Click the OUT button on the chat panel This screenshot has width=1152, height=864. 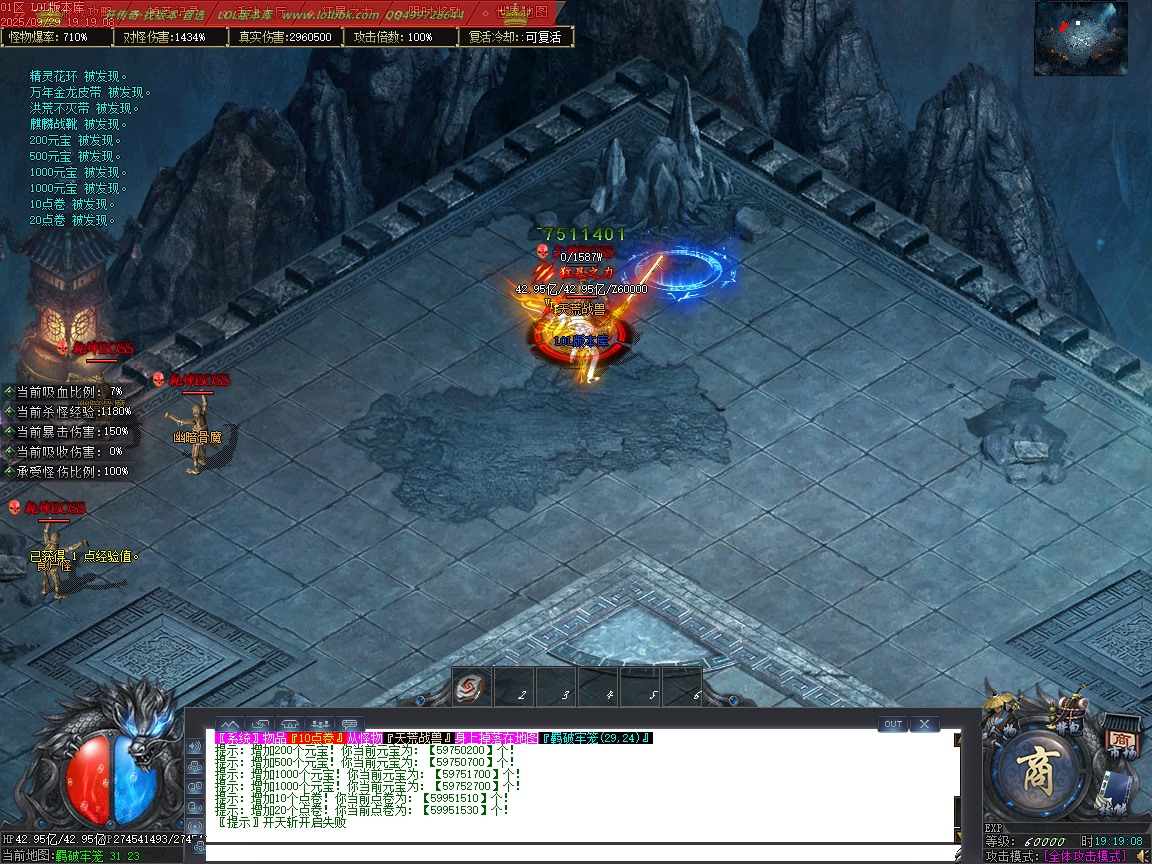pyautogui.click(x=893, y=724)
